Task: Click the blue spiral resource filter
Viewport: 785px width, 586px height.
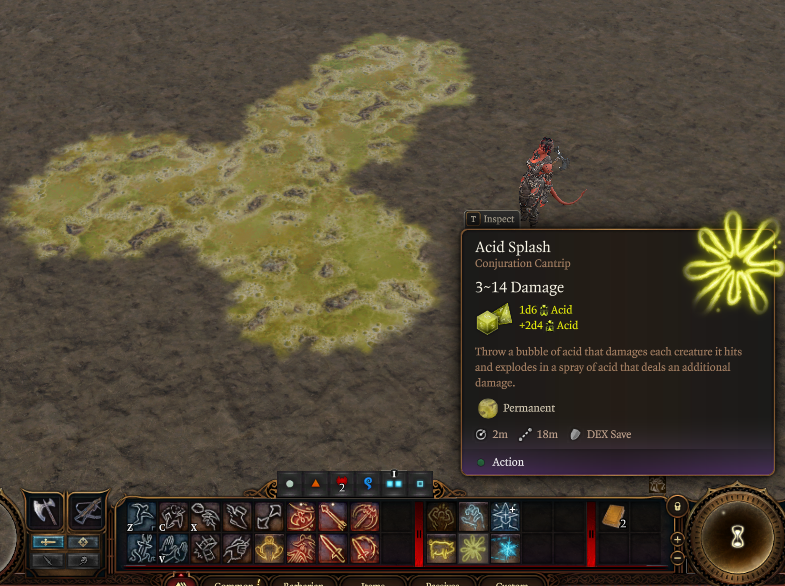Action: pyautogui.click(x=367, y=485)
